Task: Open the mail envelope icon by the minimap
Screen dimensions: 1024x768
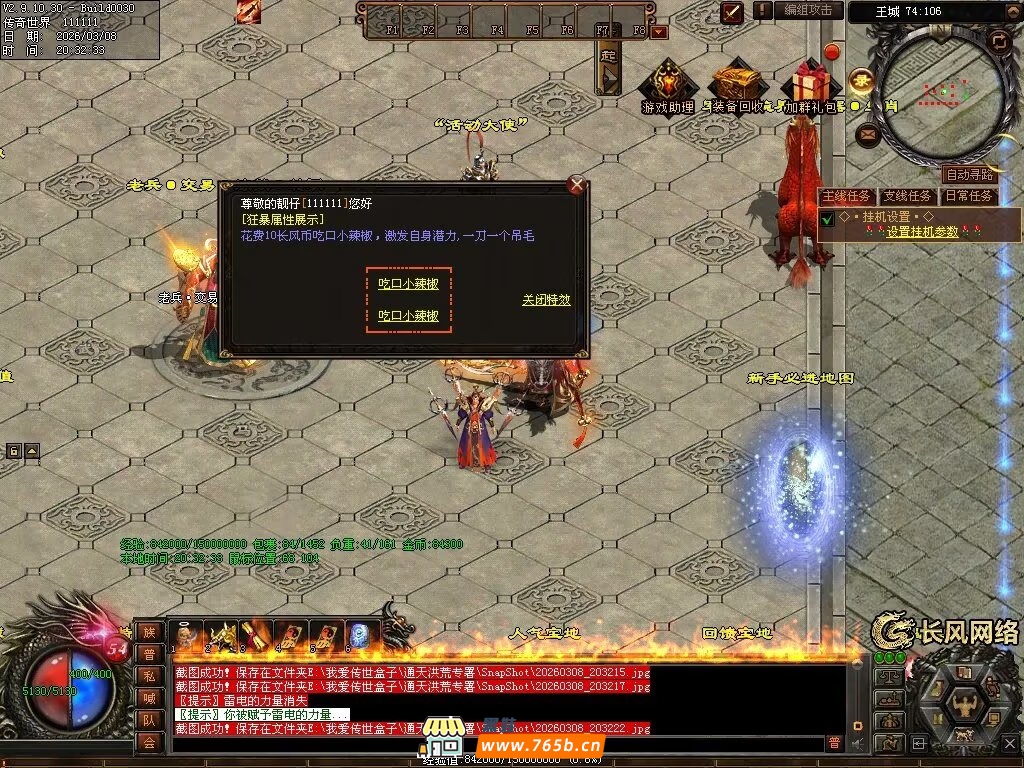Action: 867,132
